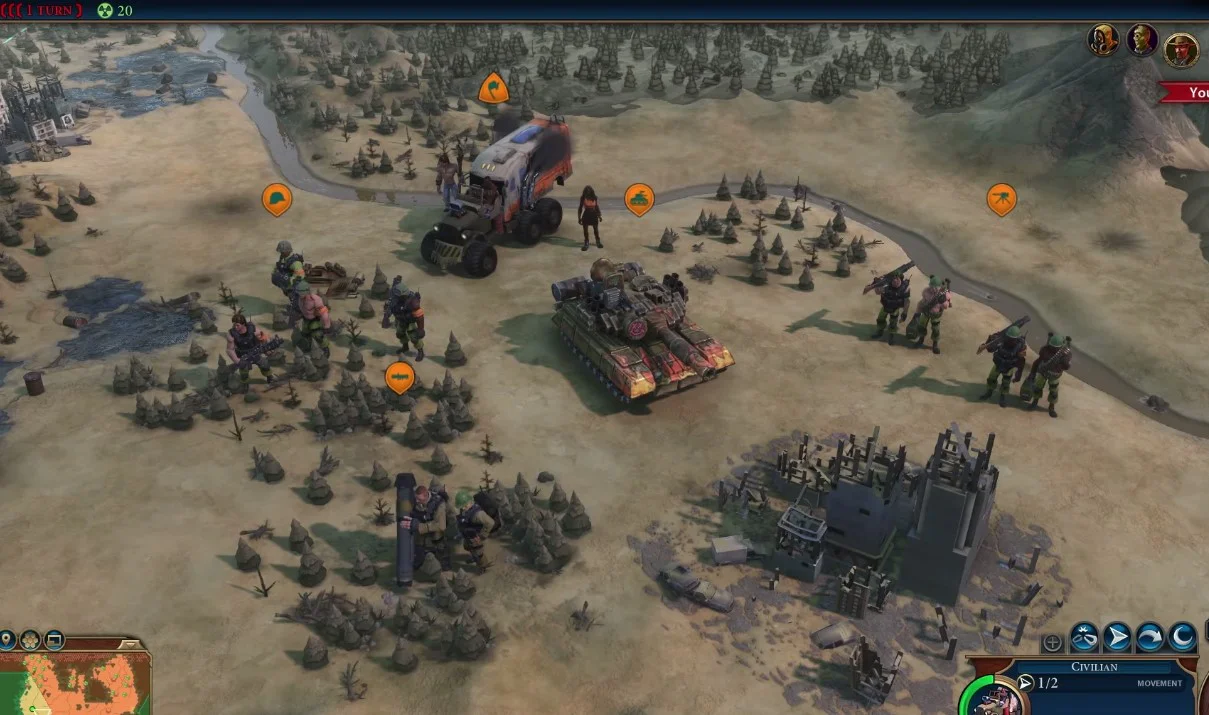The image size is (1209, 715).
Task: Toggle the minimap options screen icon
Action: [x=54, y=639]
